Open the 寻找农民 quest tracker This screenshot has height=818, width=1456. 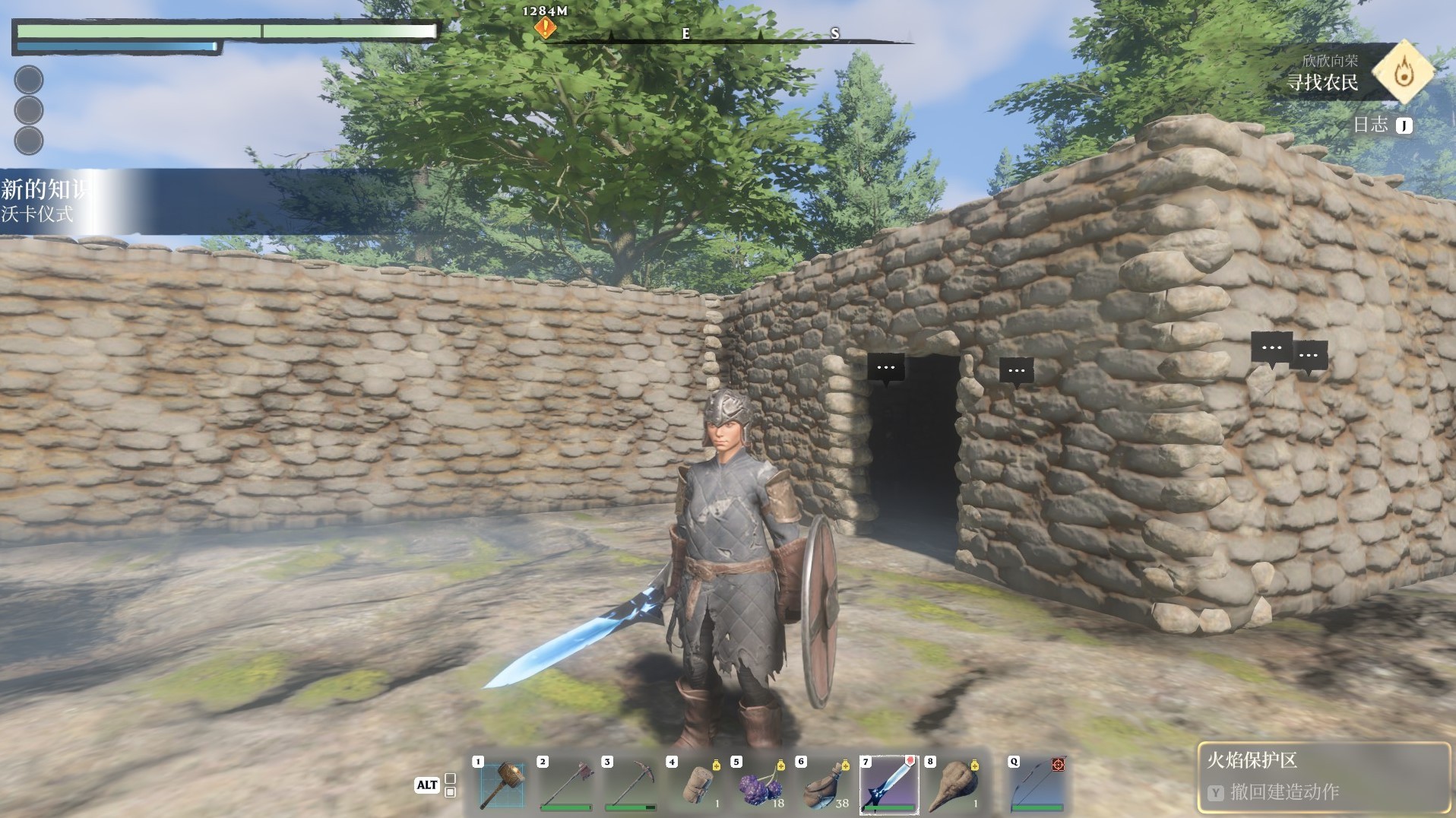[1322, 82]
